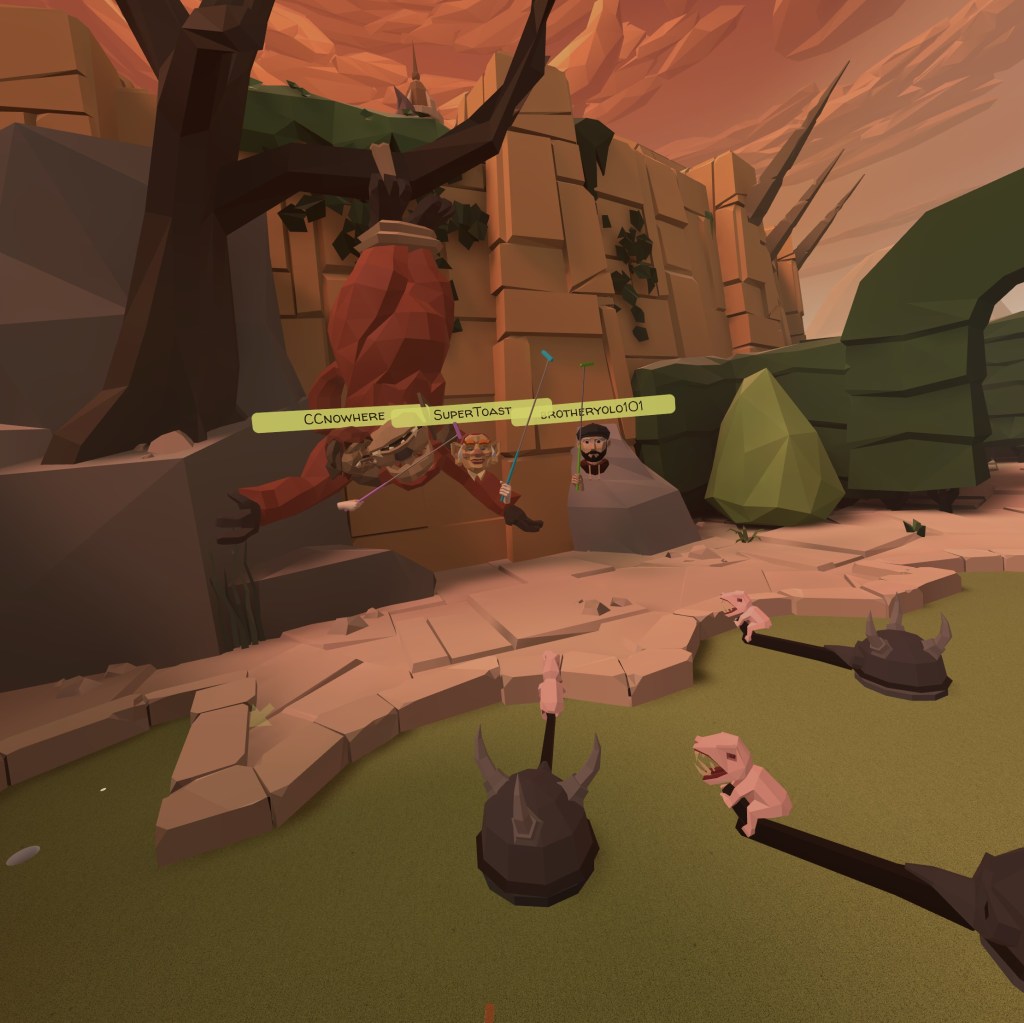This screenshot has width=1024, height=1023.
Task: Click the SuperToast player name tag
Action: [x=472, y=412]
